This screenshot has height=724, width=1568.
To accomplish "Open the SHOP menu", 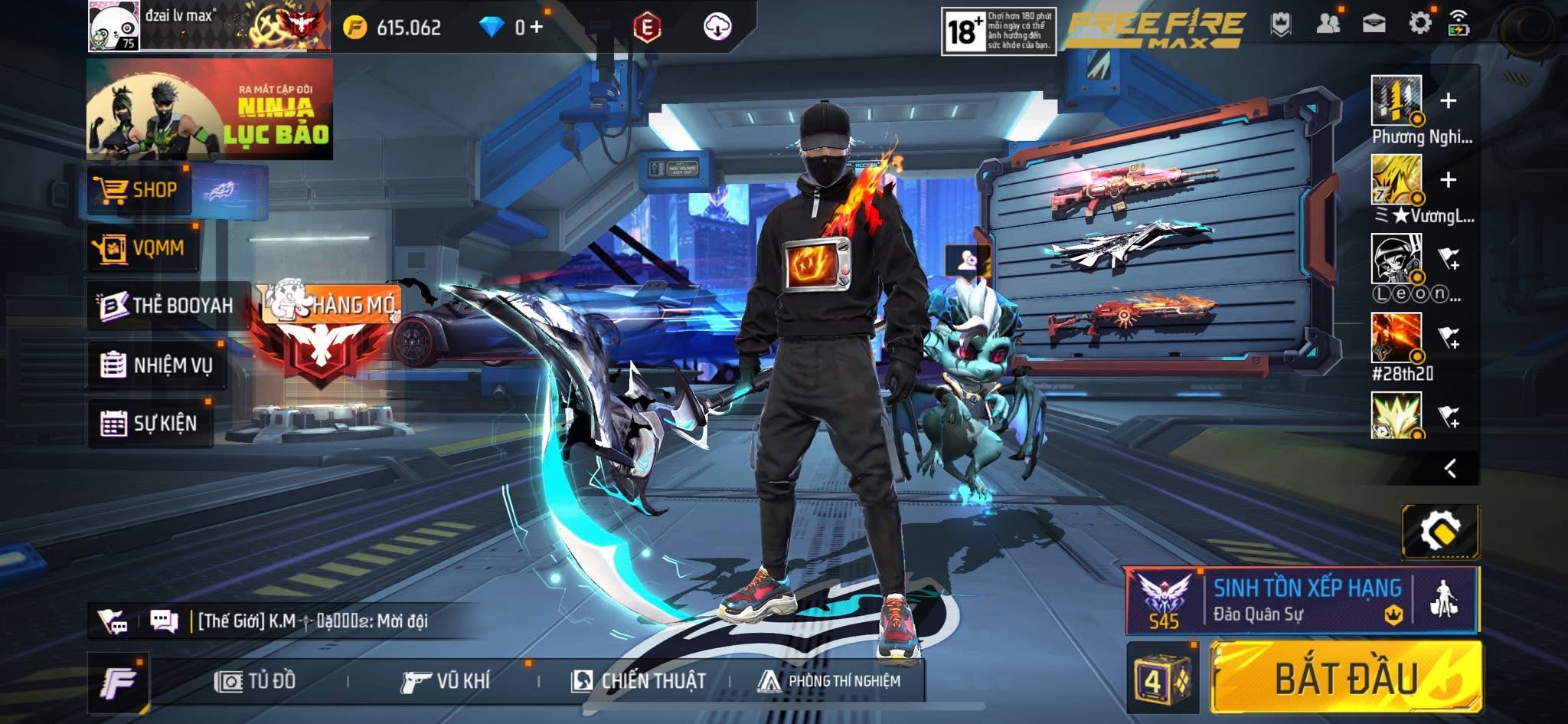I will coord(139,189).
